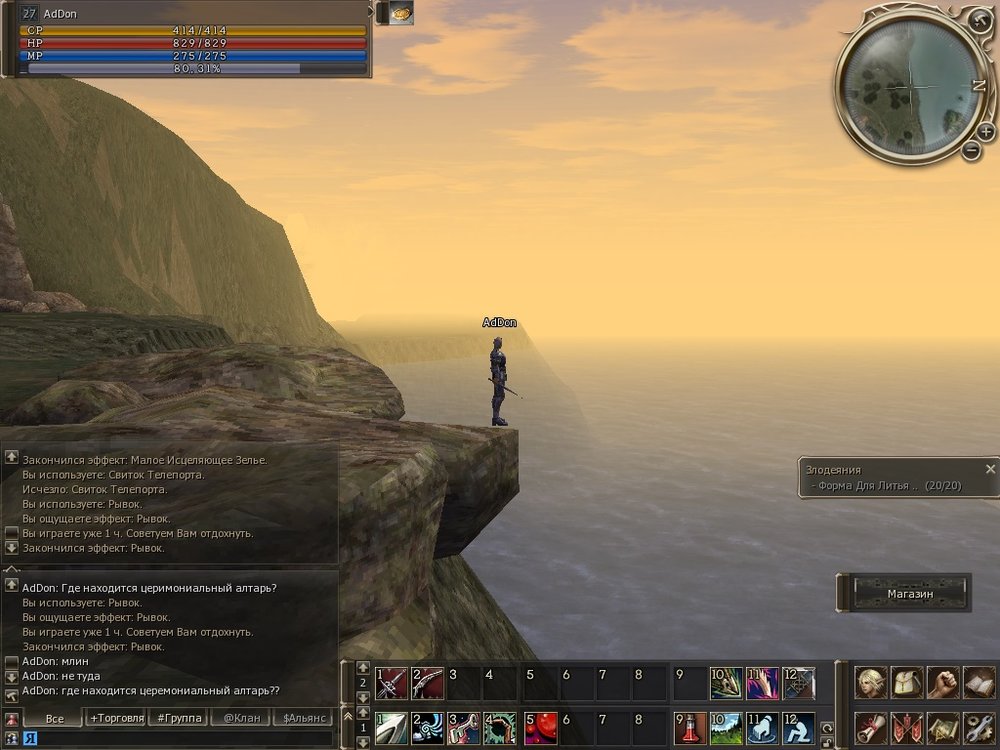Viewport: 1000px width, 750px height.
Task: Switch chat to the Все tab
Action: point(54,718)
